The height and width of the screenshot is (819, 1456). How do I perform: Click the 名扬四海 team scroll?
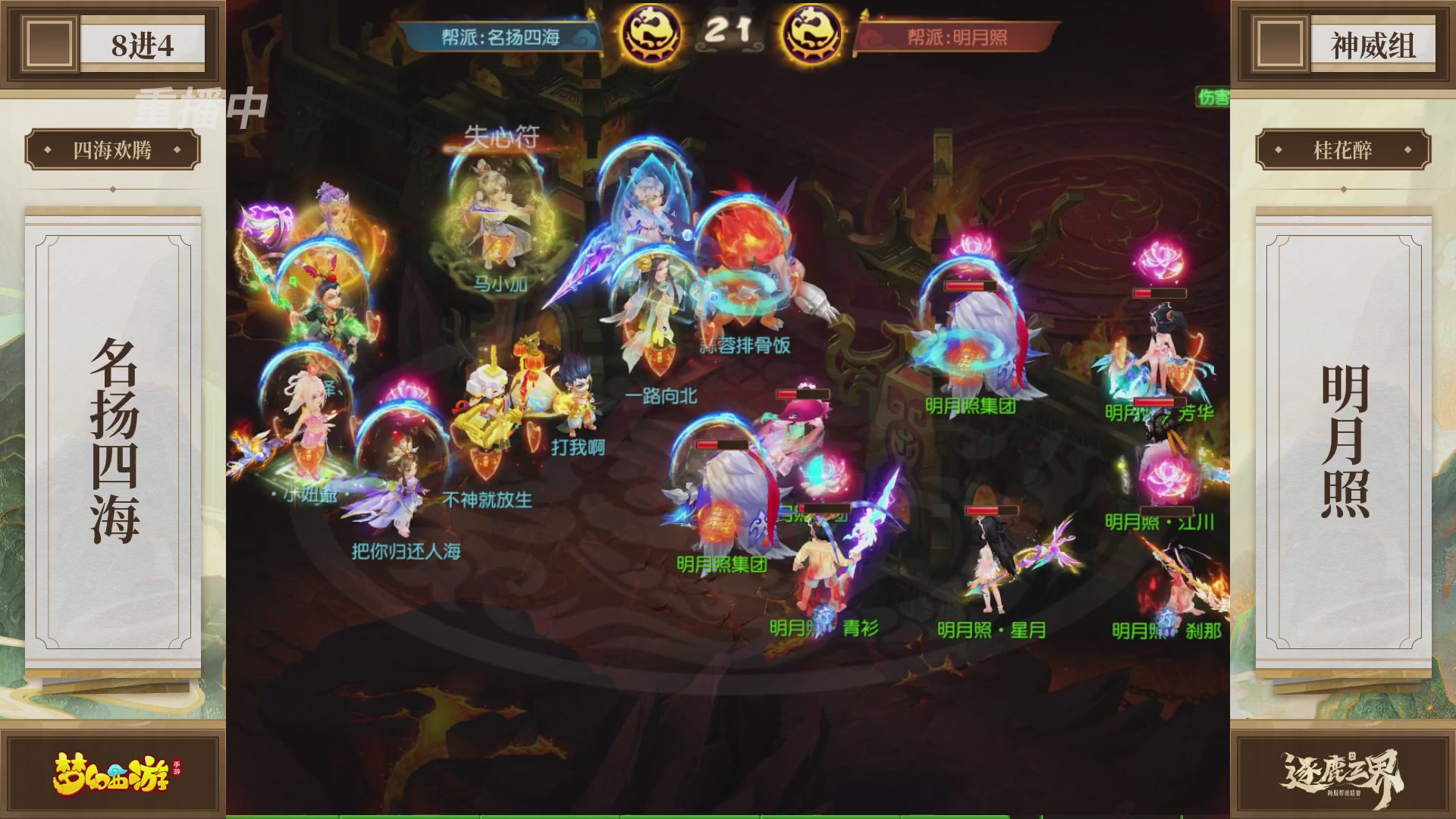click(x=115, y=432)
